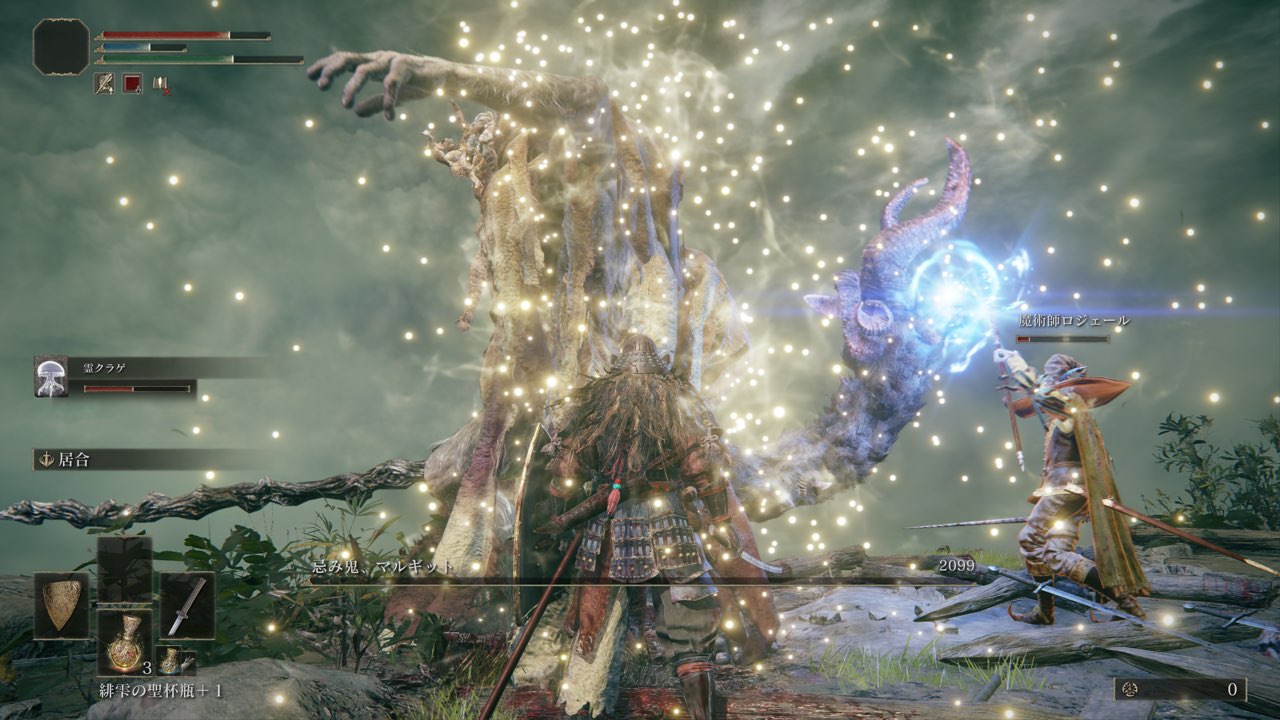Screen dimensions: 1280x720
Task: Click the map-disabled status icon
Action: pyautogui.click(x=161, y=84)
